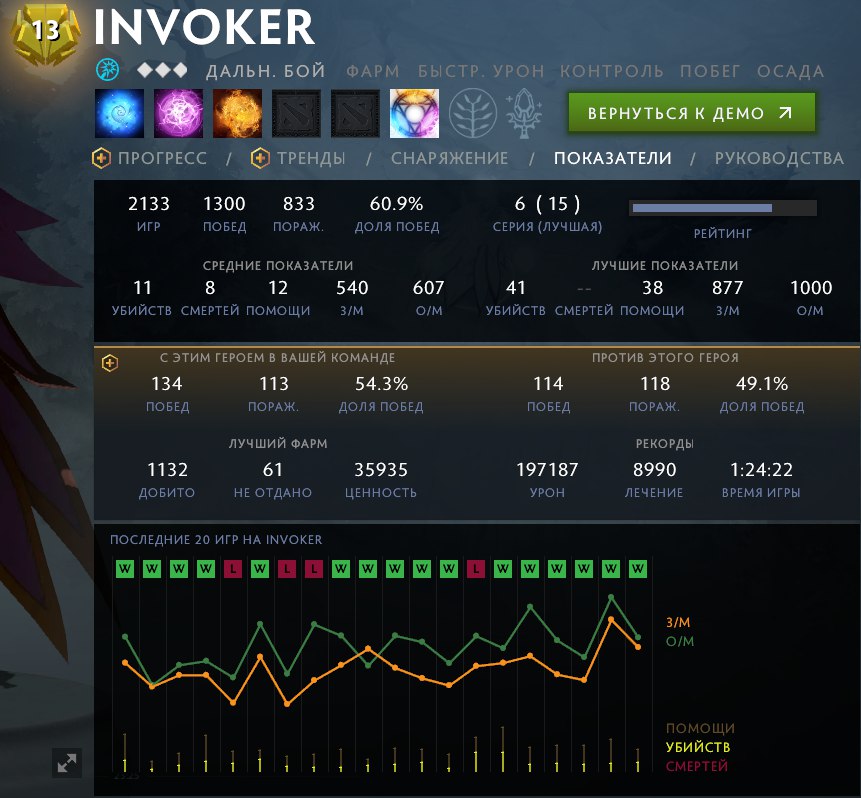Select the orange Exort ability icon
Screen dimensions: 861x798
click(238, 113)
